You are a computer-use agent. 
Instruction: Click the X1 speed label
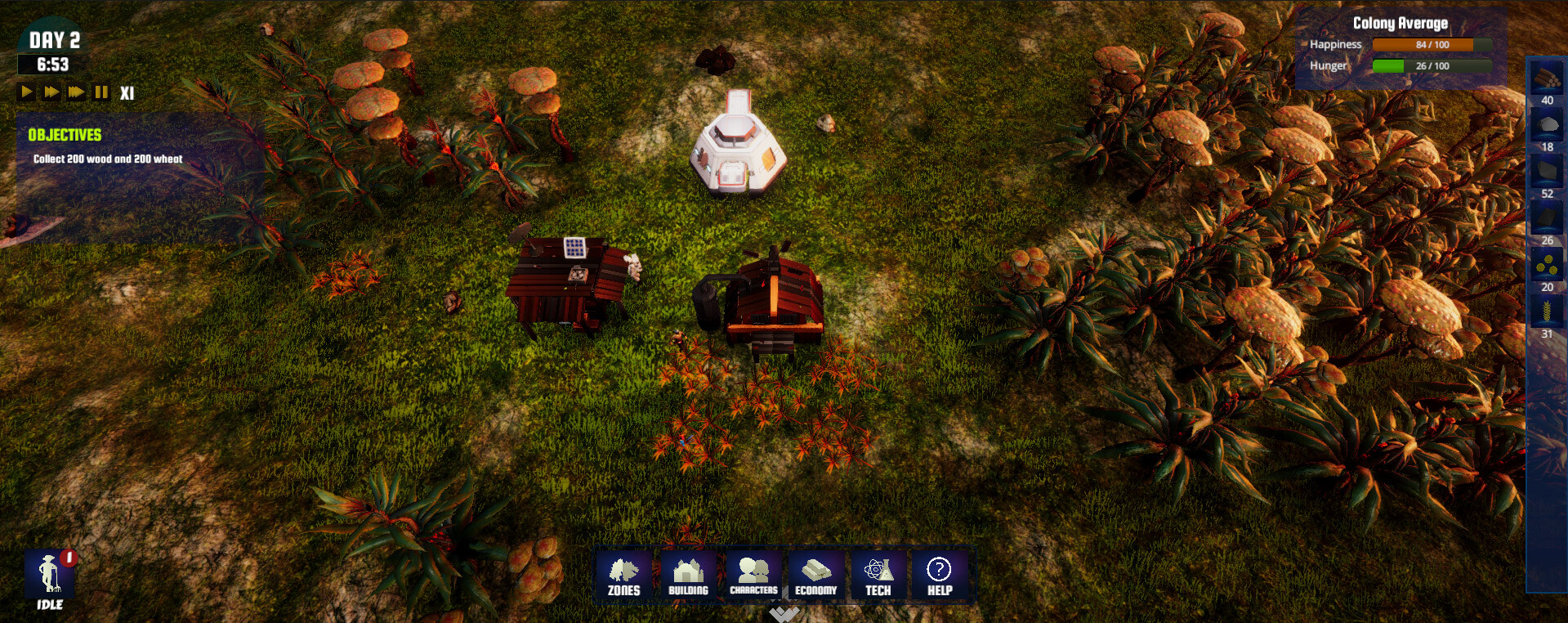tap(127, 92)
